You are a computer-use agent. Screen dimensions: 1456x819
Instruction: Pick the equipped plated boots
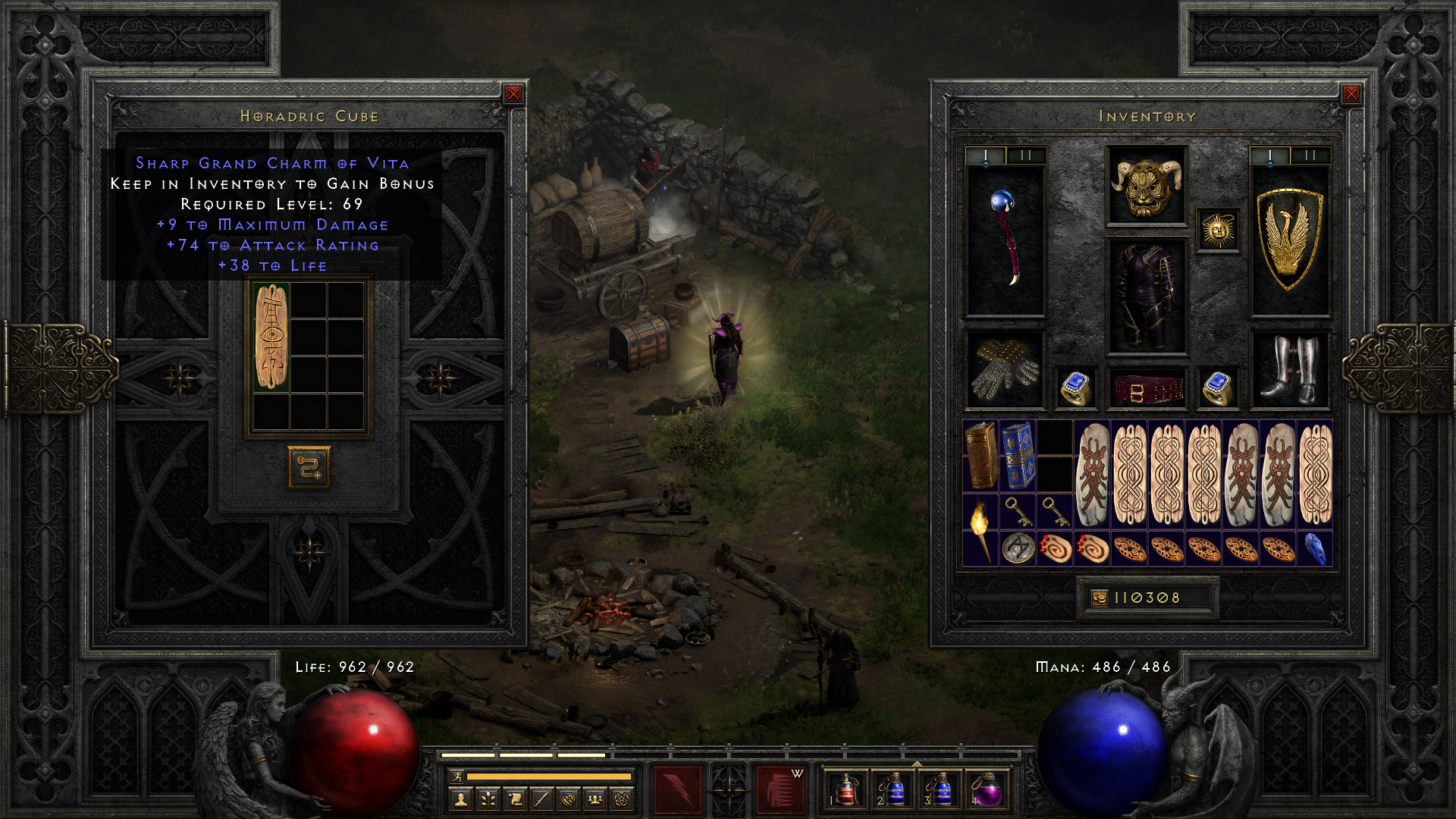[x=1289, y=370]
